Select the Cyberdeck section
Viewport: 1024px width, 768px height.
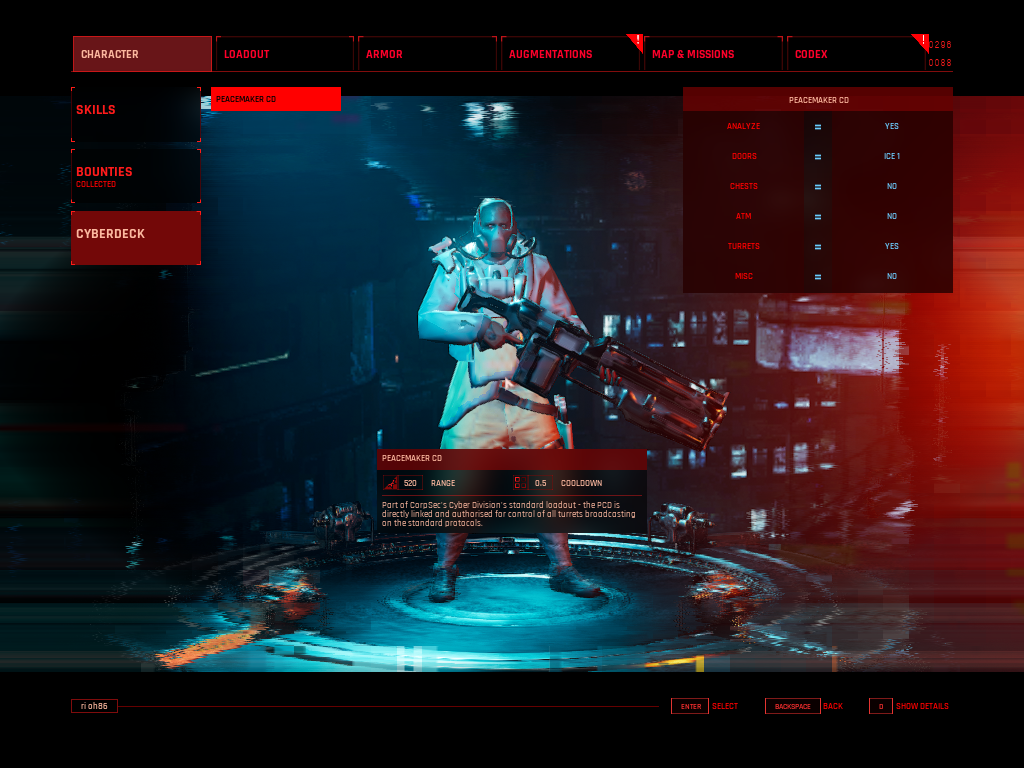136,237
